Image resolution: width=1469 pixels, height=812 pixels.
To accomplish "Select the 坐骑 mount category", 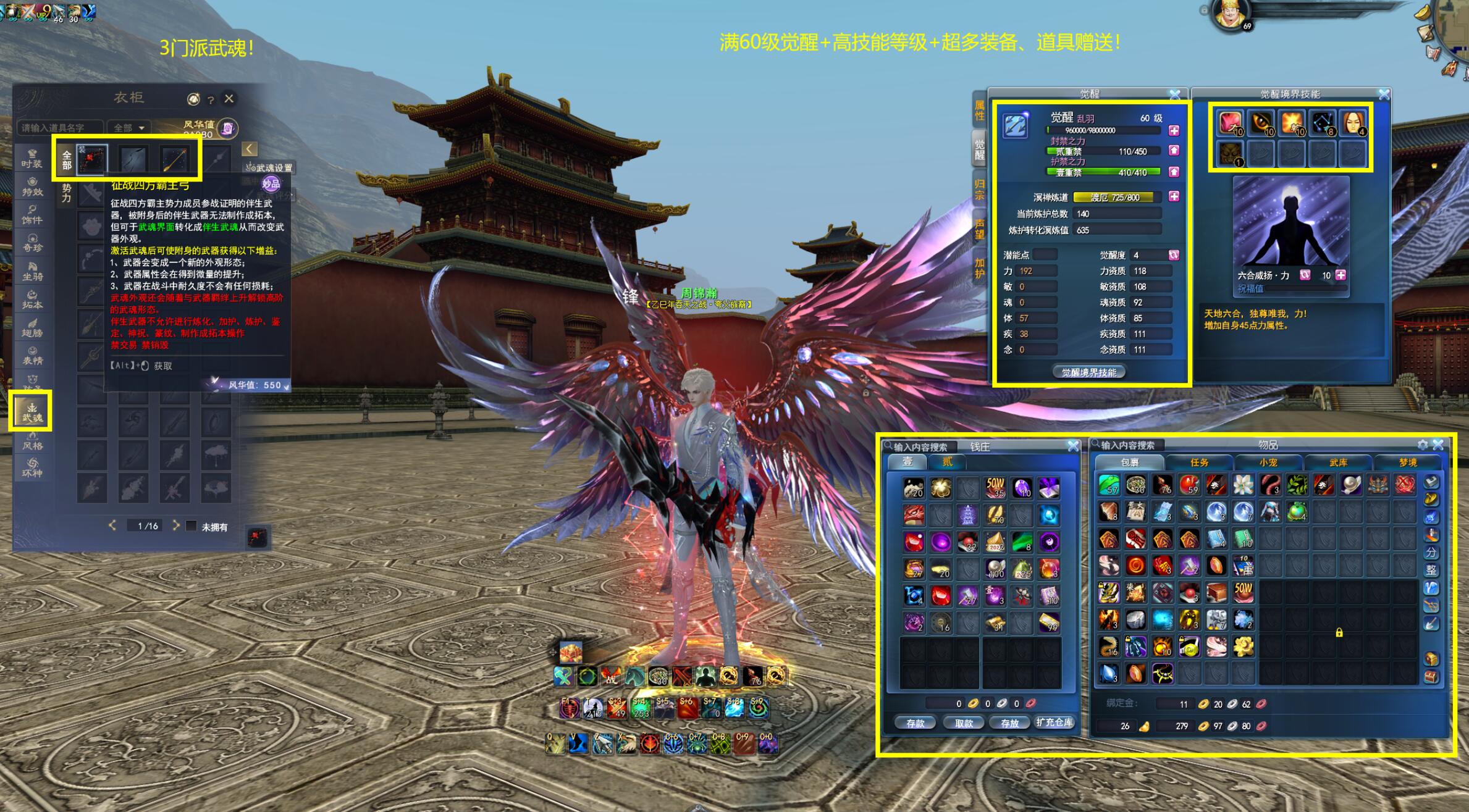I will 32,271.
